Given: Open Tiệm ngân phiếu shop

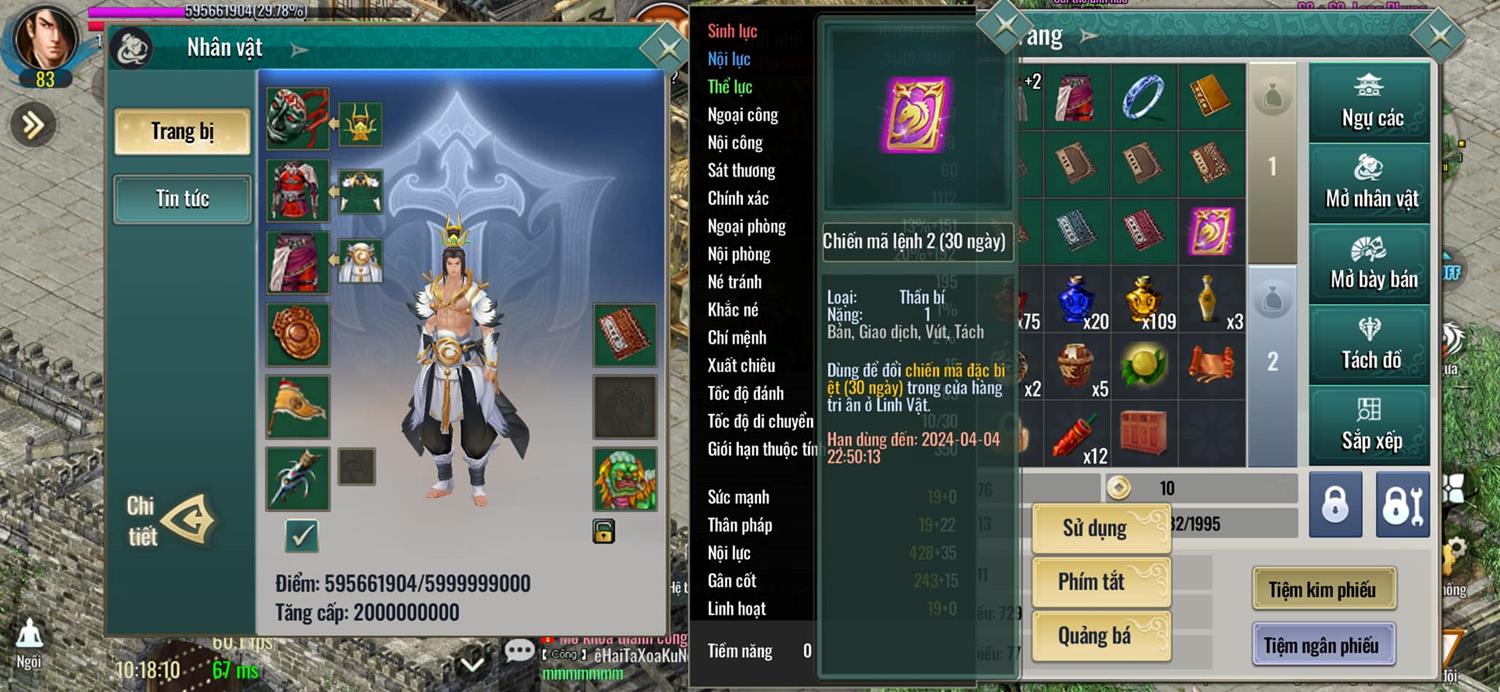Looking at the screenshot, I should click(x=1323, y=645).
